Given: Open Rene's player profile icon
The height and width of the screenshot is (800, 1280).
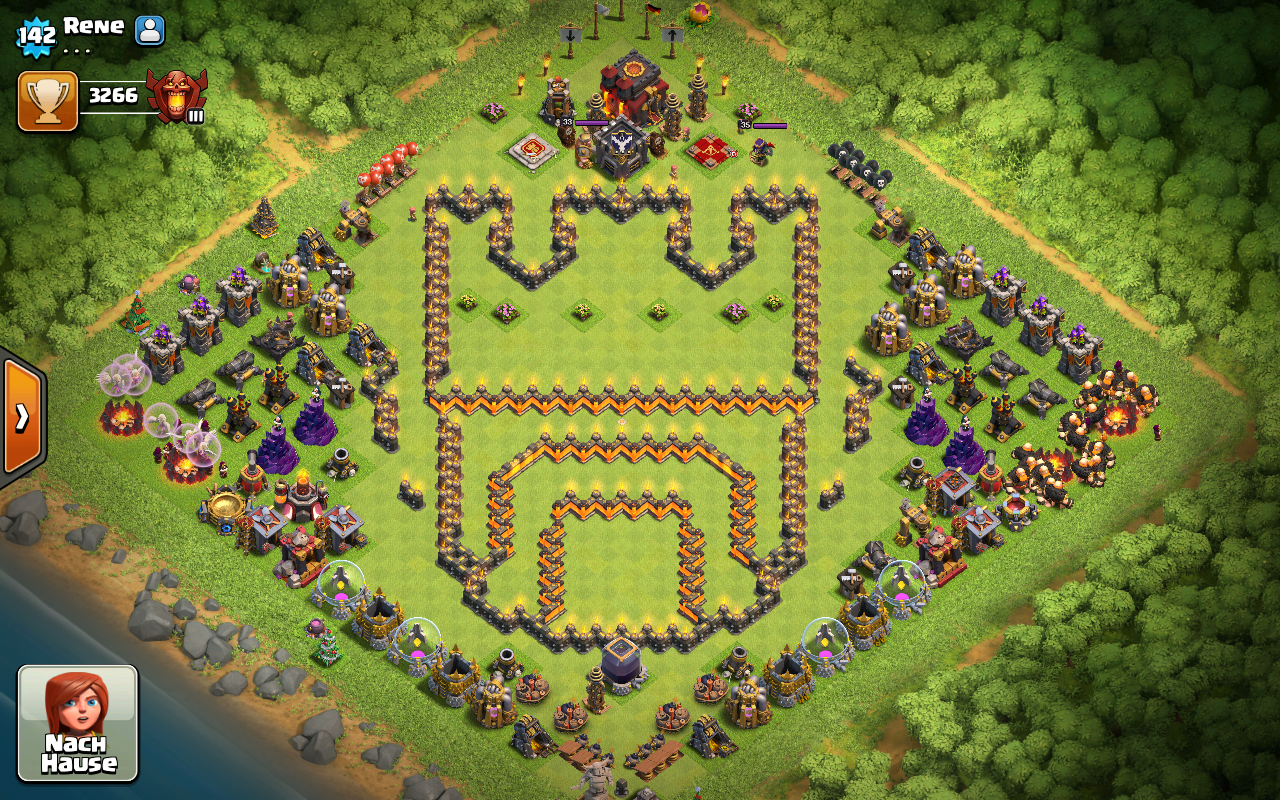Looking at the screenshot, I should coord(150,30).
